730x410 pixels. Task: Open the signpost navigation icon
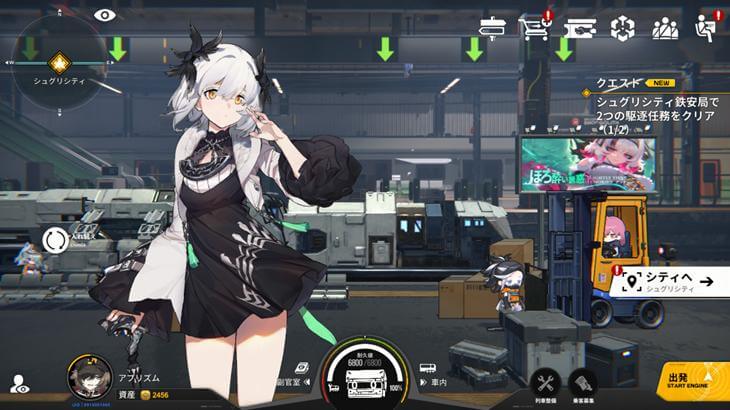[493, 27]
